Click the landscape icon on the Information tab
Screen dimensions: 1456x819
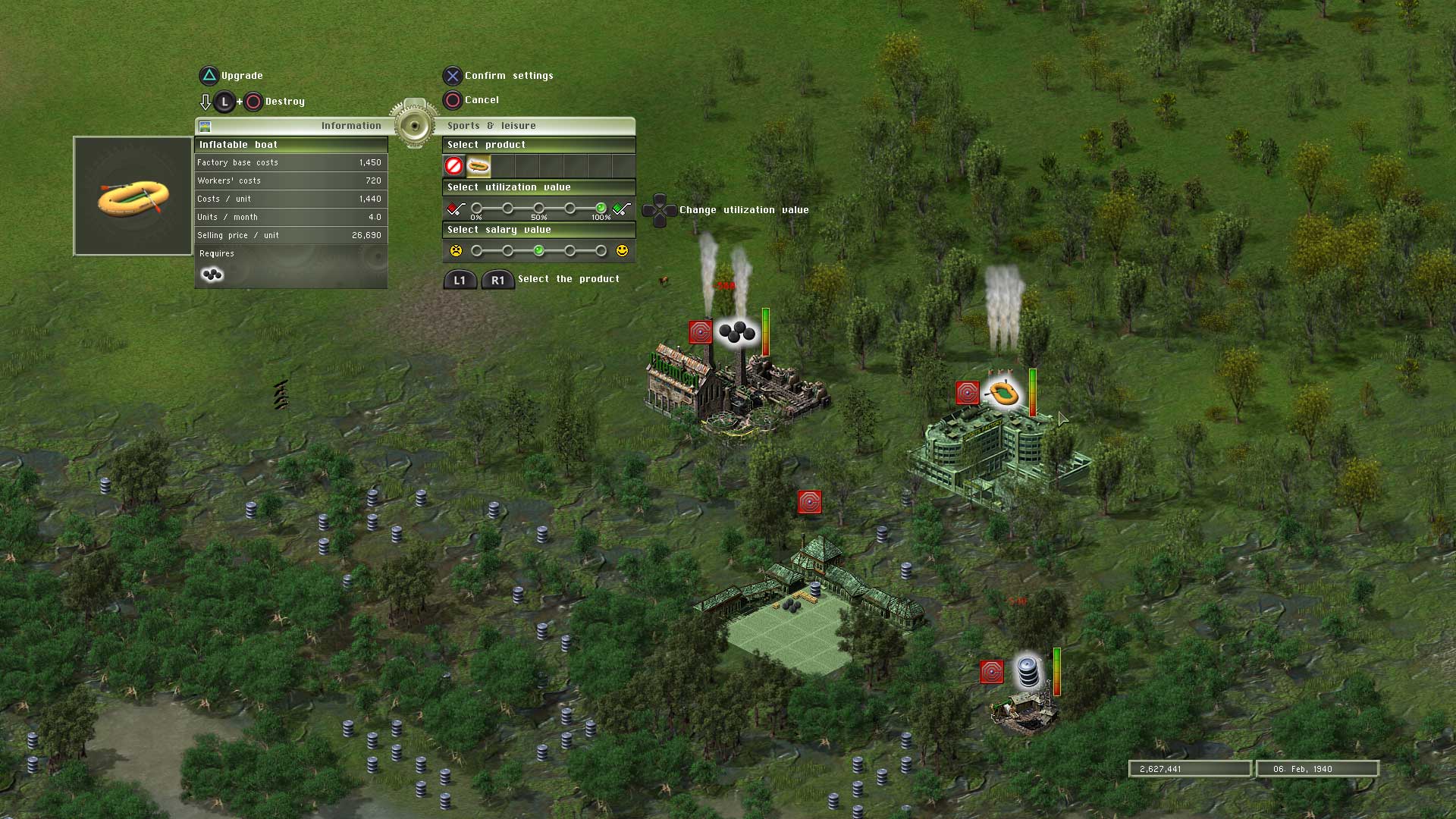(x=204, y=126)
